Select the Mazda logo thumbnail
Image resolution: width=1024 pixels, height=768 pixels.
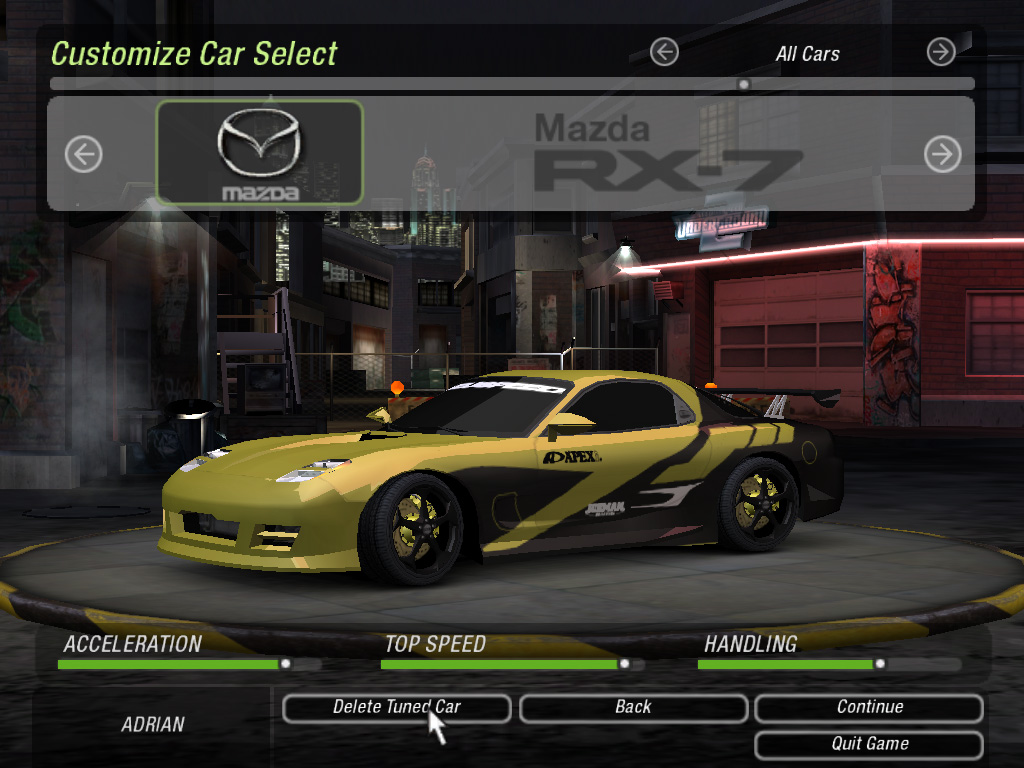point(260,153)
